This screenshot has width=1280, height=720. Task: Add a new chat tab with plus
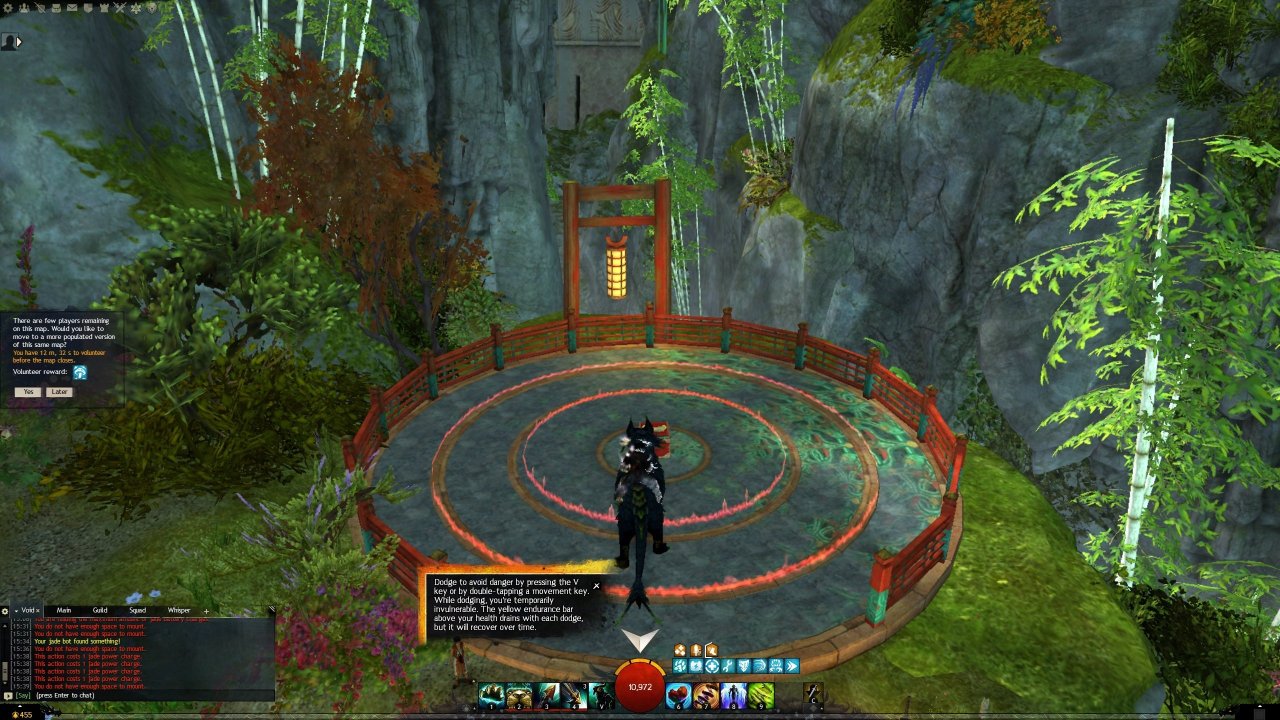pyautogui.click(x=207, y=610)
